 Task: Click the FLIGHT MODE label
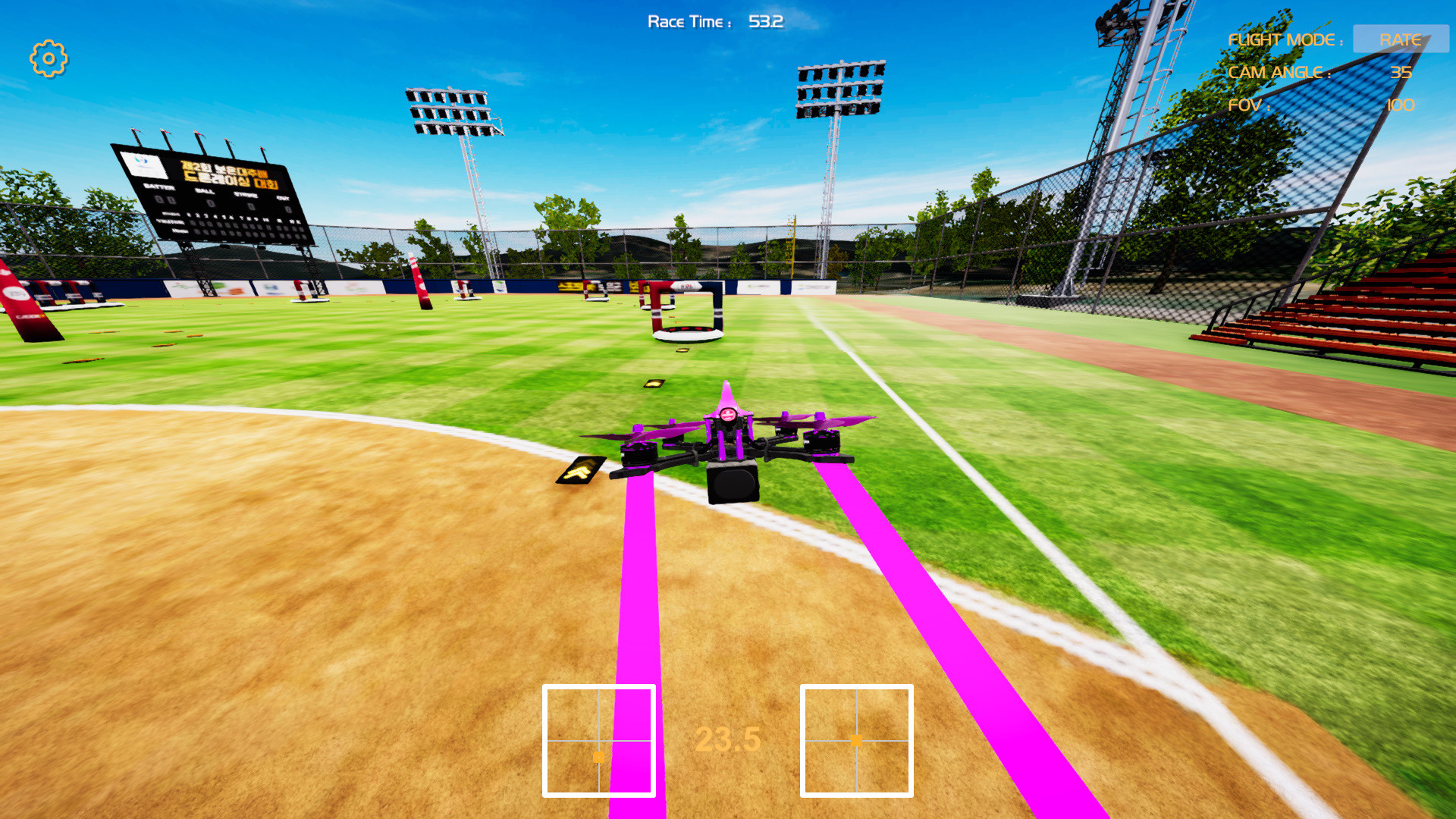1288,39
